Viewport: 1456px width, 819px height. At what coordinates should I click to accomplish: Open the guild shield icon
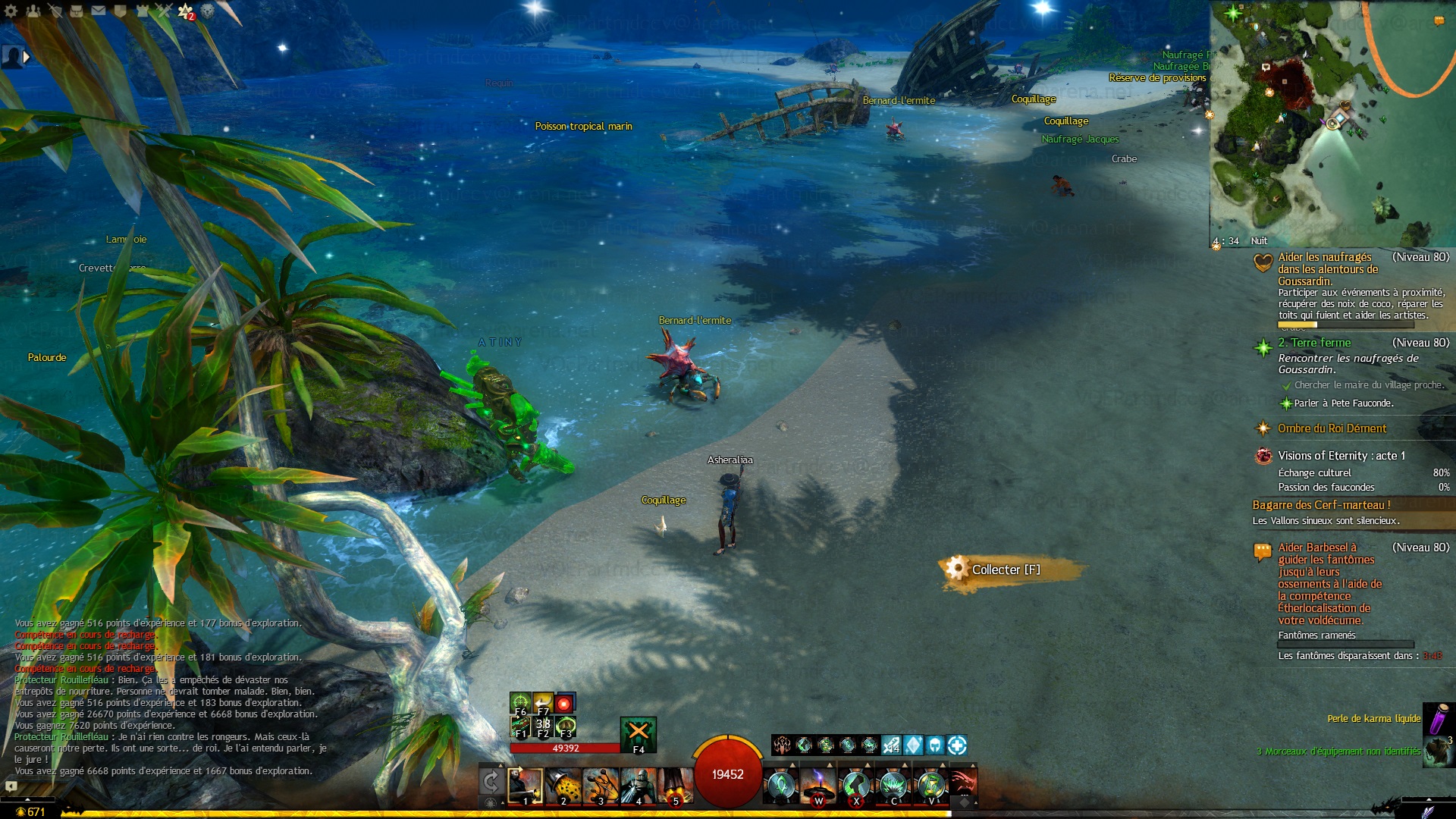[120, 11]
